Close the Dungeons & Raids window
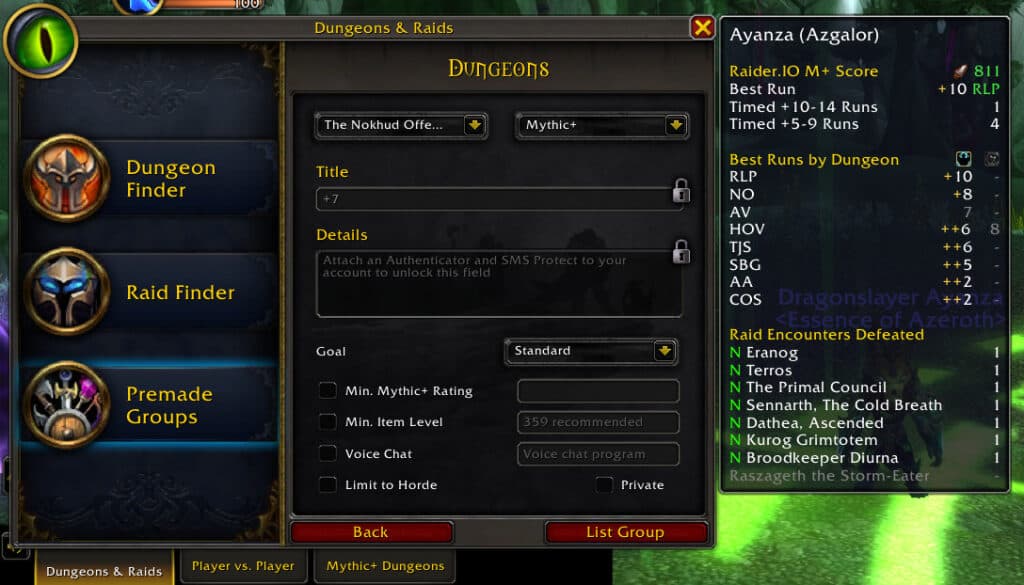1024x585 pixels. [x=702, y=28]
